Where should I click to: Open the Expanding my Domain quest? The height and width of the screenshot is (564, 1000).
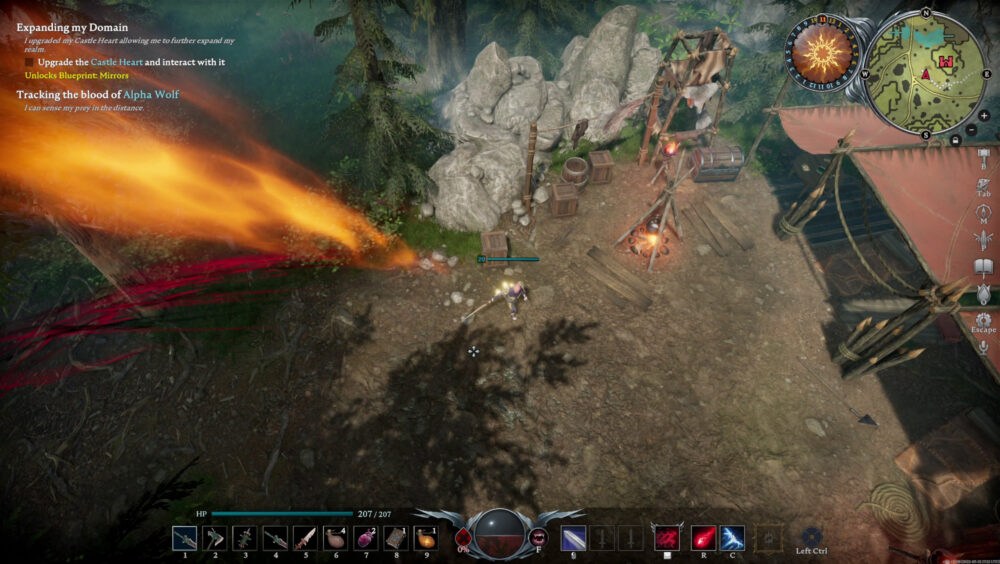(72, 28)
